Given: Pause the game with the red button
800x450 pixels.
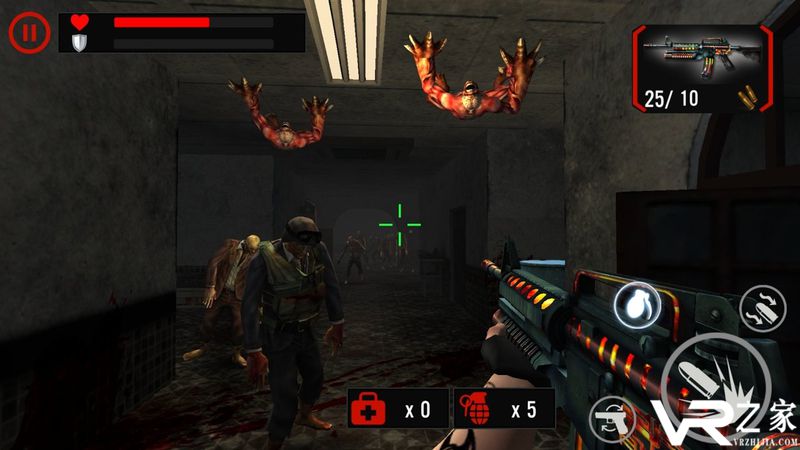Looking at the screenshot, I should pyautogui.click(x=29, y=32).
